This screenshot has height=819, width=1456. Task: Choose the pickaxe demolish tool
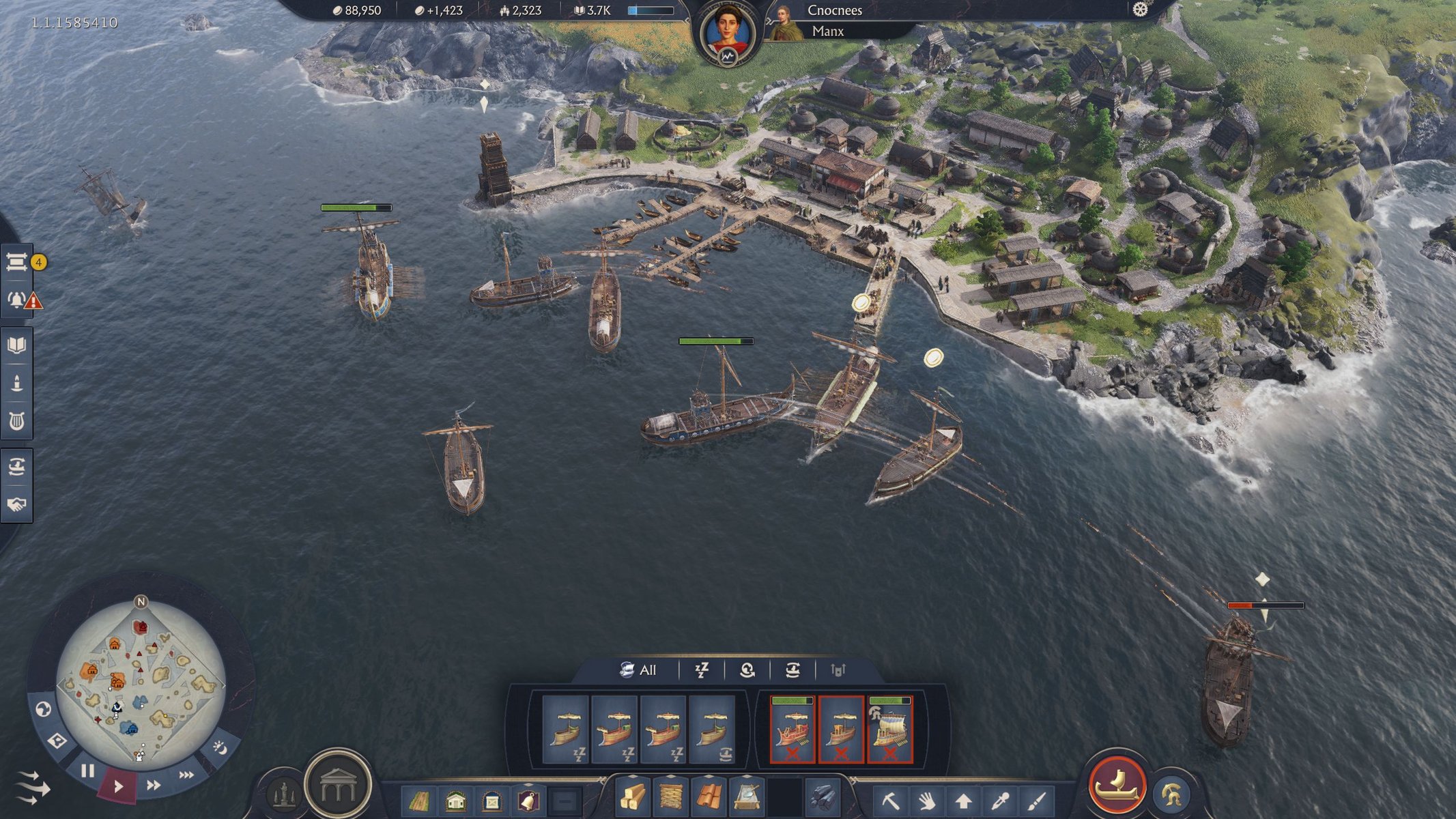click(x=890, y=800)
